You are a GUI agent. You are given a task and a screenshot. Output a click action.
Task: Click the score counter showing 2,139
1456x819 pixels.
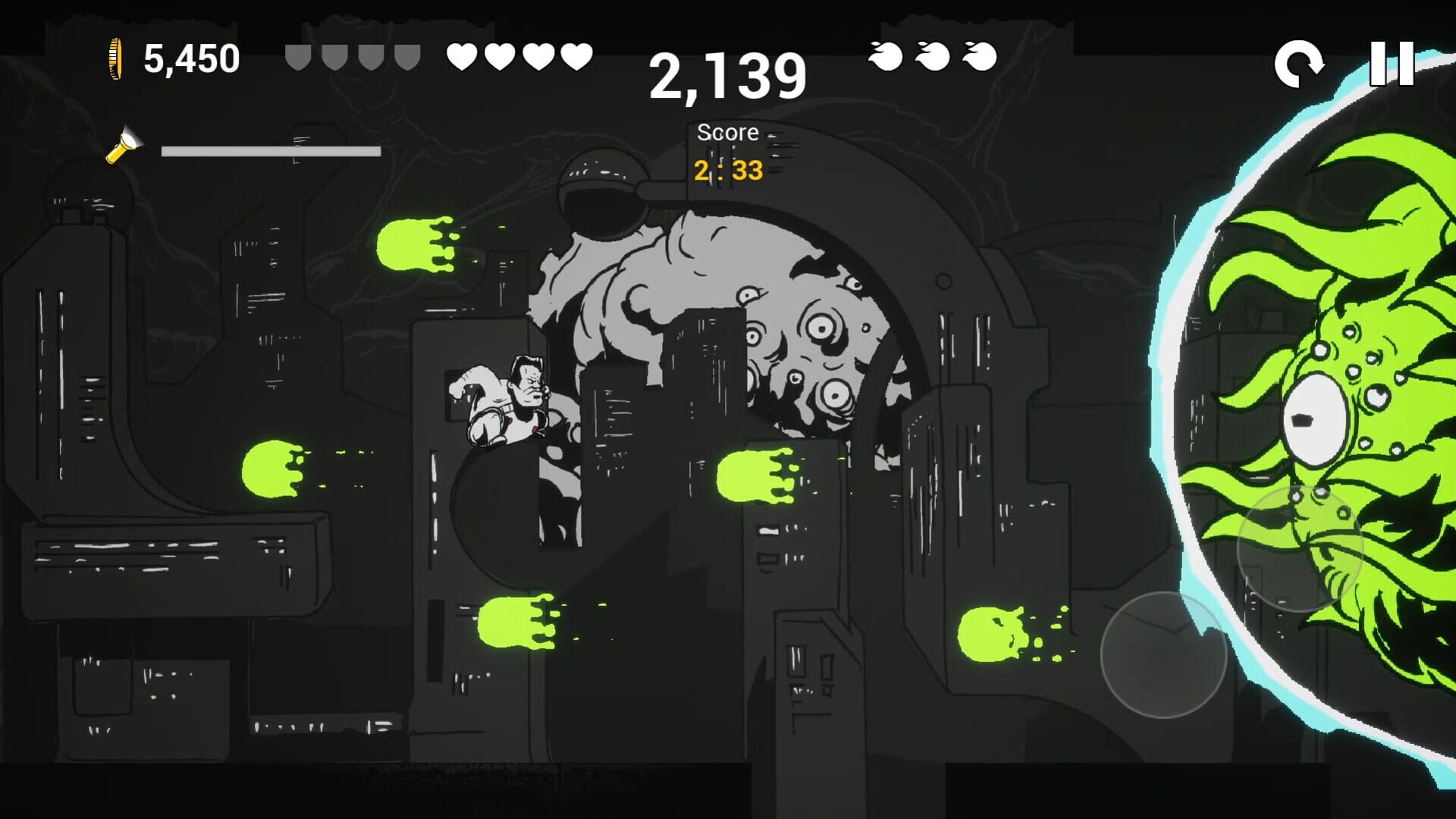tap(726, 75)
